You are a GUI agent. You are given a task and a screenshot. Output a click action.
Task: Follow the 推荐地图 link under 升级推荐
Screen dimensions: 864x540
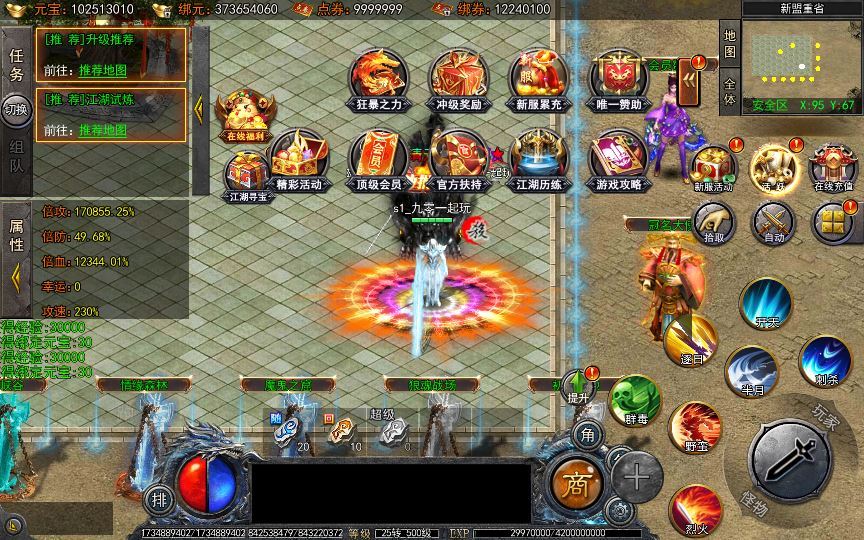[103, 70]
